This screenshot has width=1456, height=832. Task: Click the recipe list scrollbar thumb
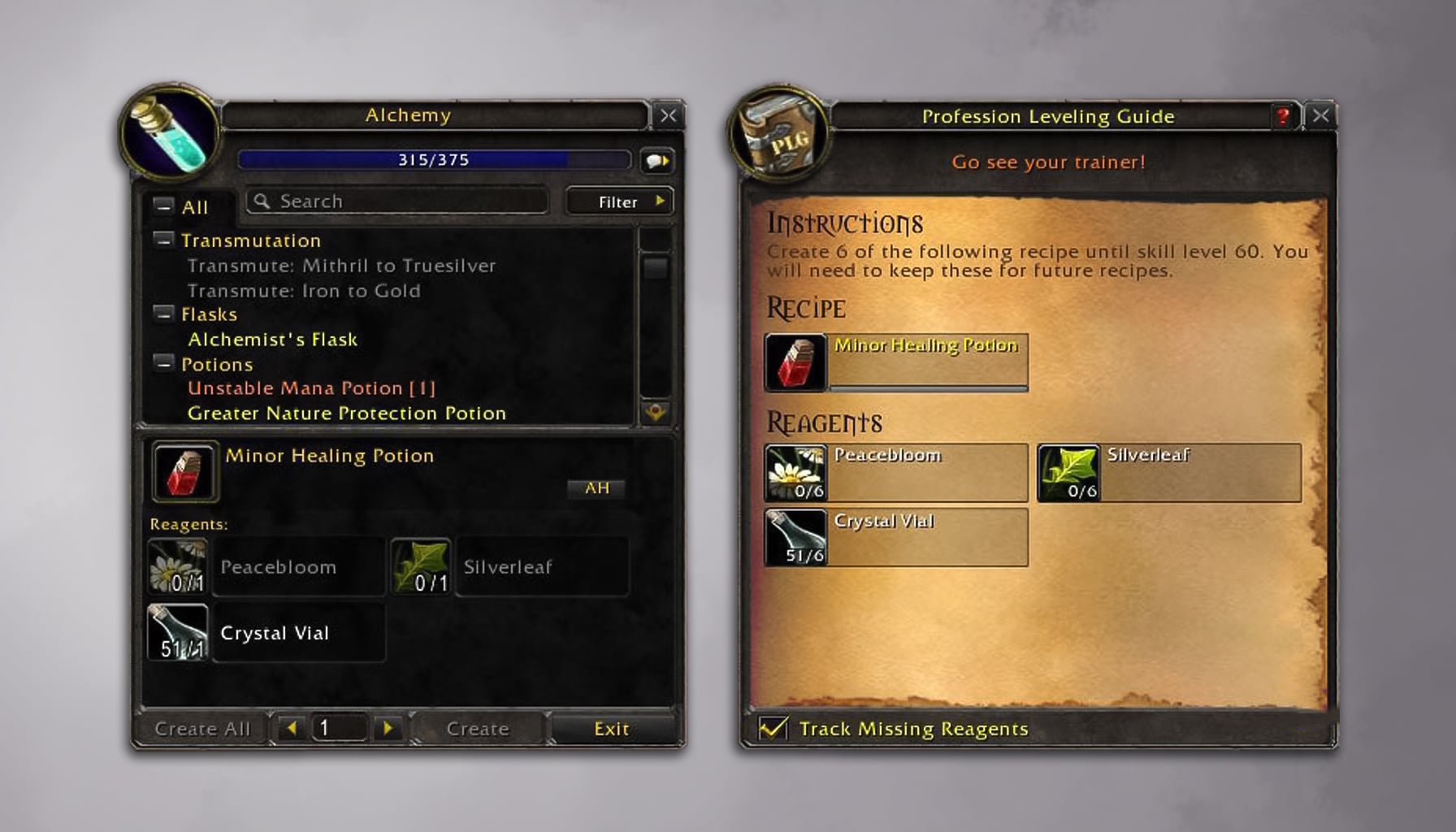(656, 268)
